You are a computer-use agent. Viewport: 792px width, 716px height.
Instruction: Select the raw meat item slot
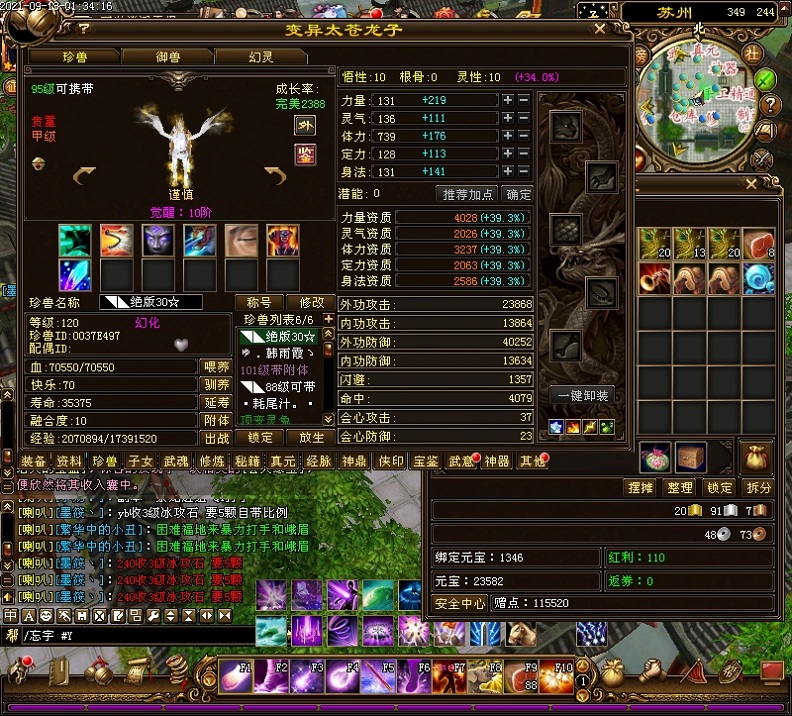(758, 244)
